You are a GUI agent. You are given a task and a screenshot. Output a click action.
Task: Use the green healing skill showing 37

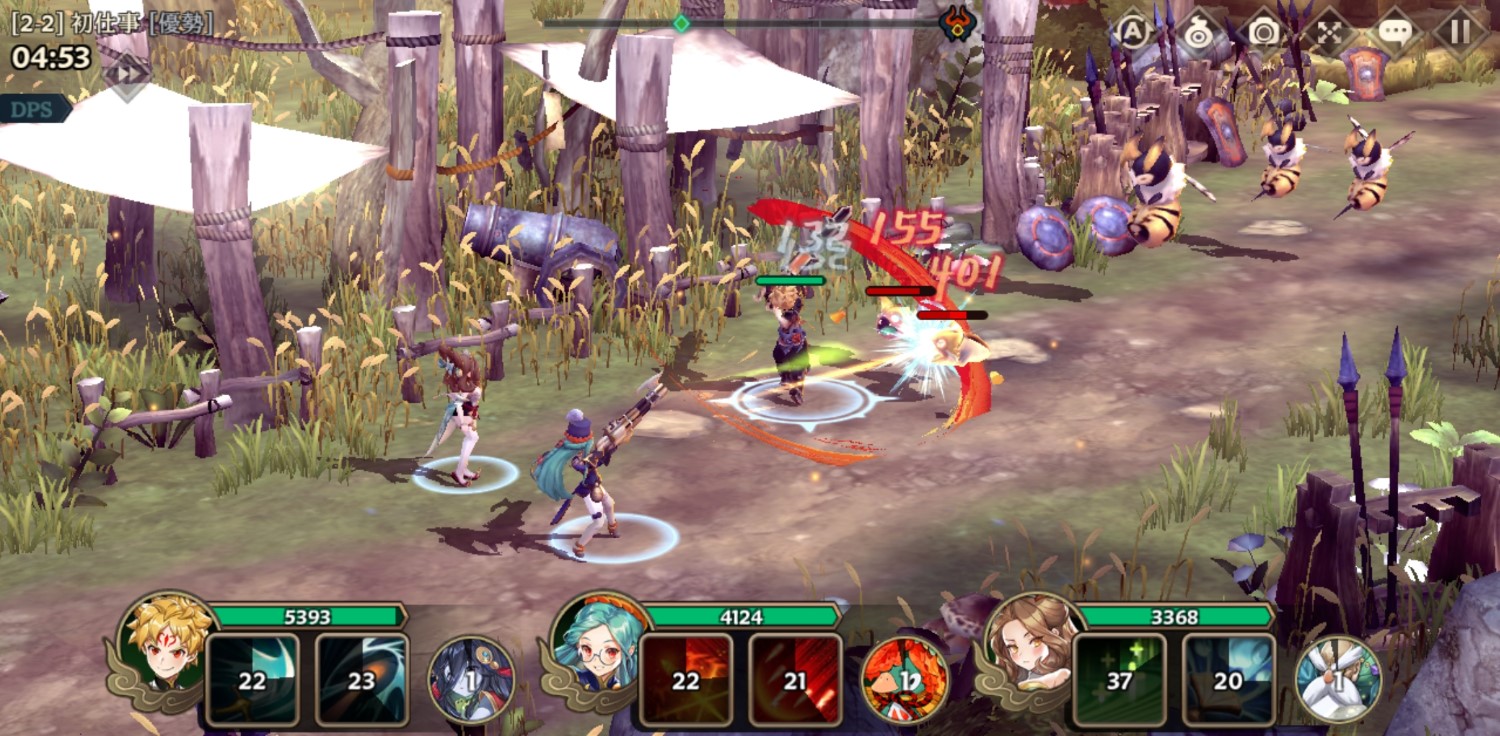coord(1120,679)
